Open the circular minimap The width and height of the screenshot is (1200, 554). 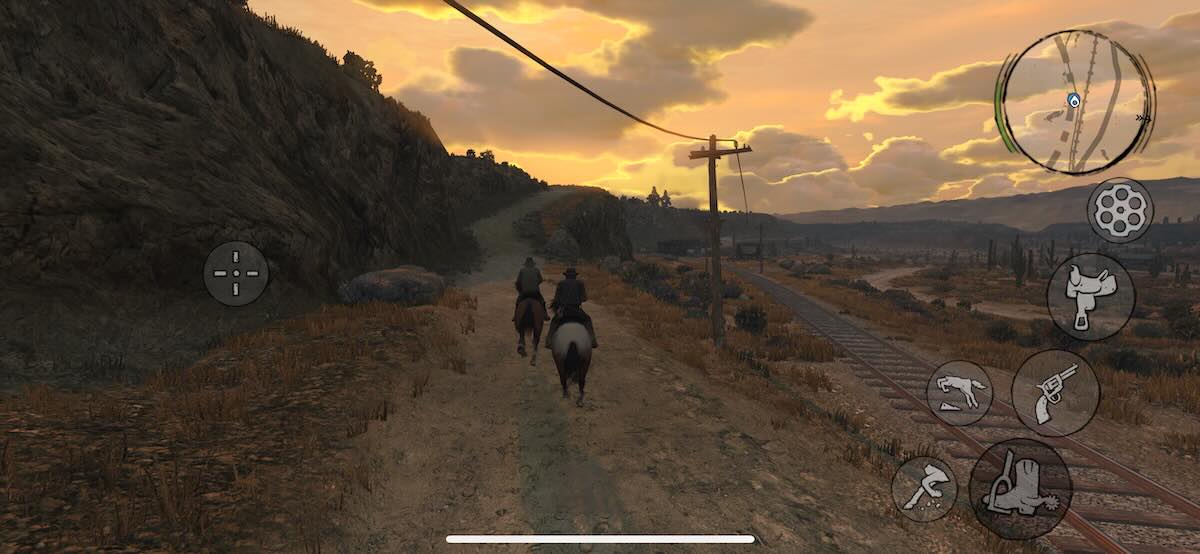pyautogui.click(x=1074, y=102)
